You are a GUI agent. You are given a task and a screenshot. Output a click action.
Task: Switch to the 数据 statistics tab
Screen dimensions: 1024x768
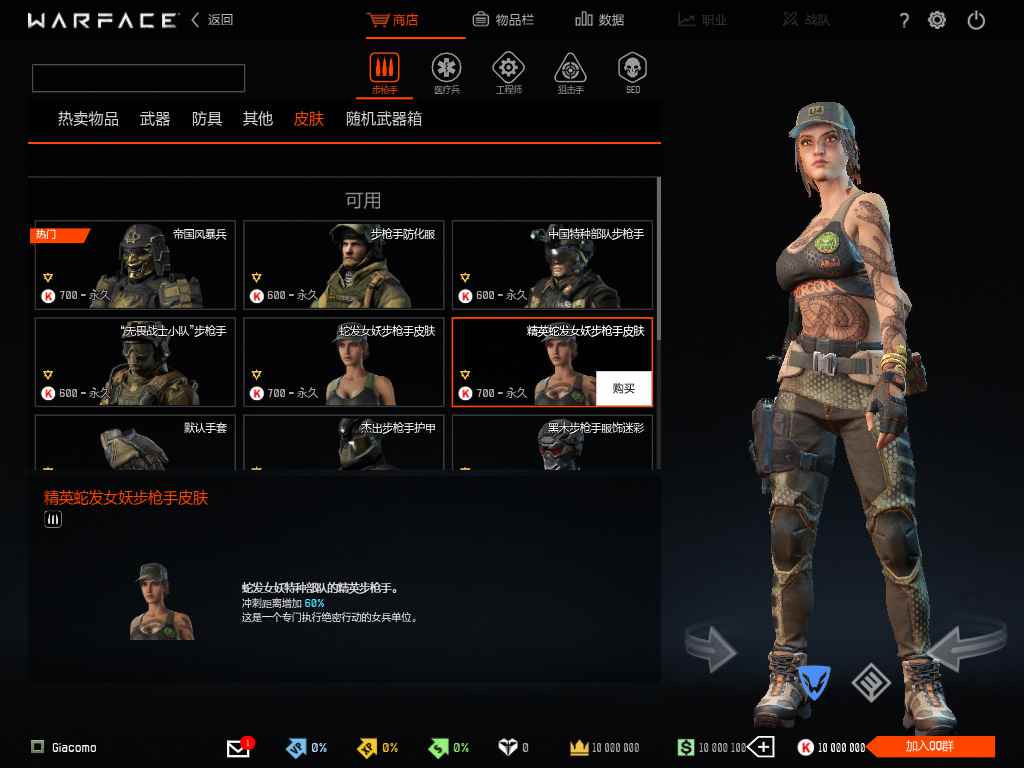pos(600,20)
